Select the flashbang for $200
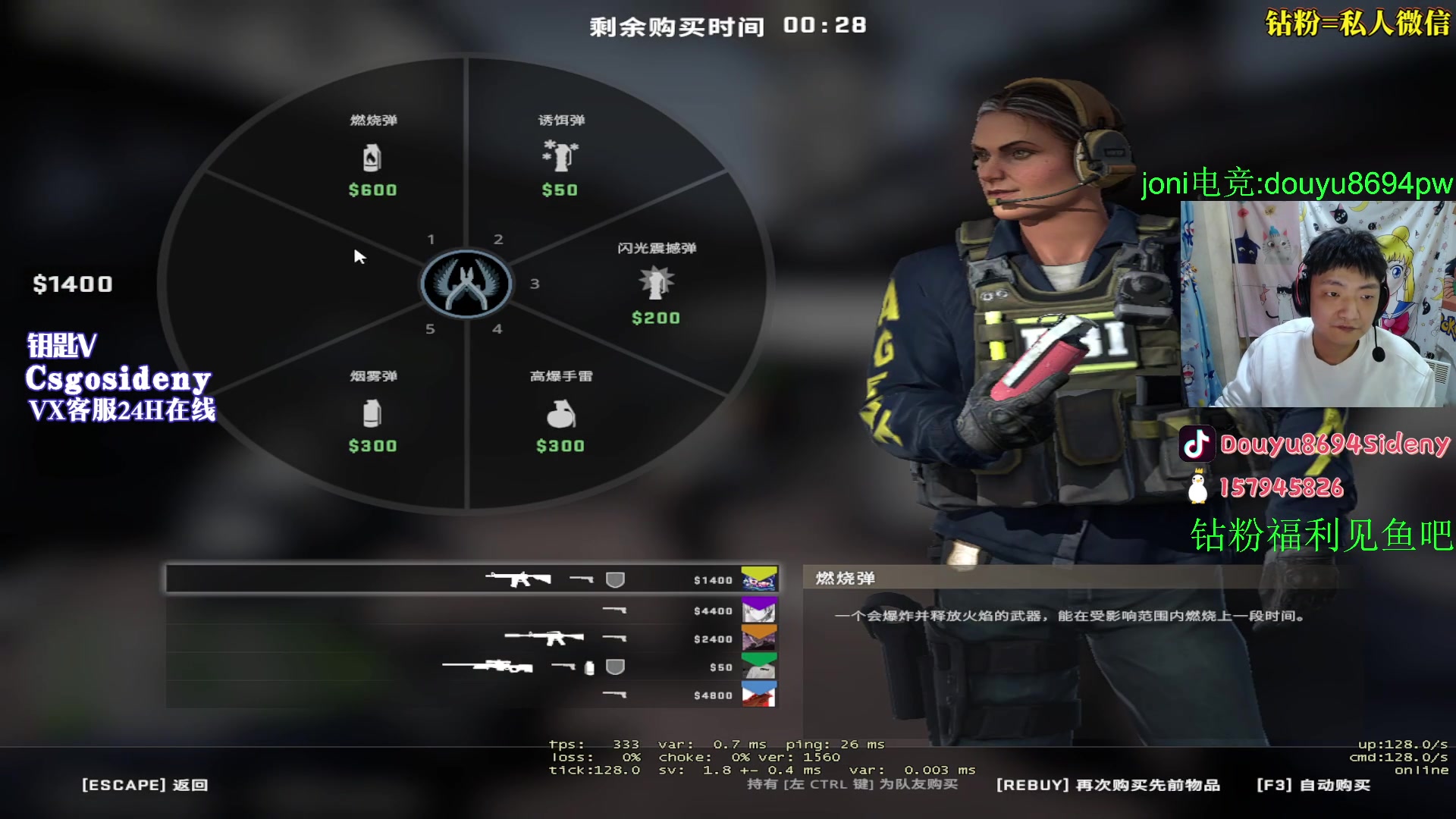 tap(656, 284)
